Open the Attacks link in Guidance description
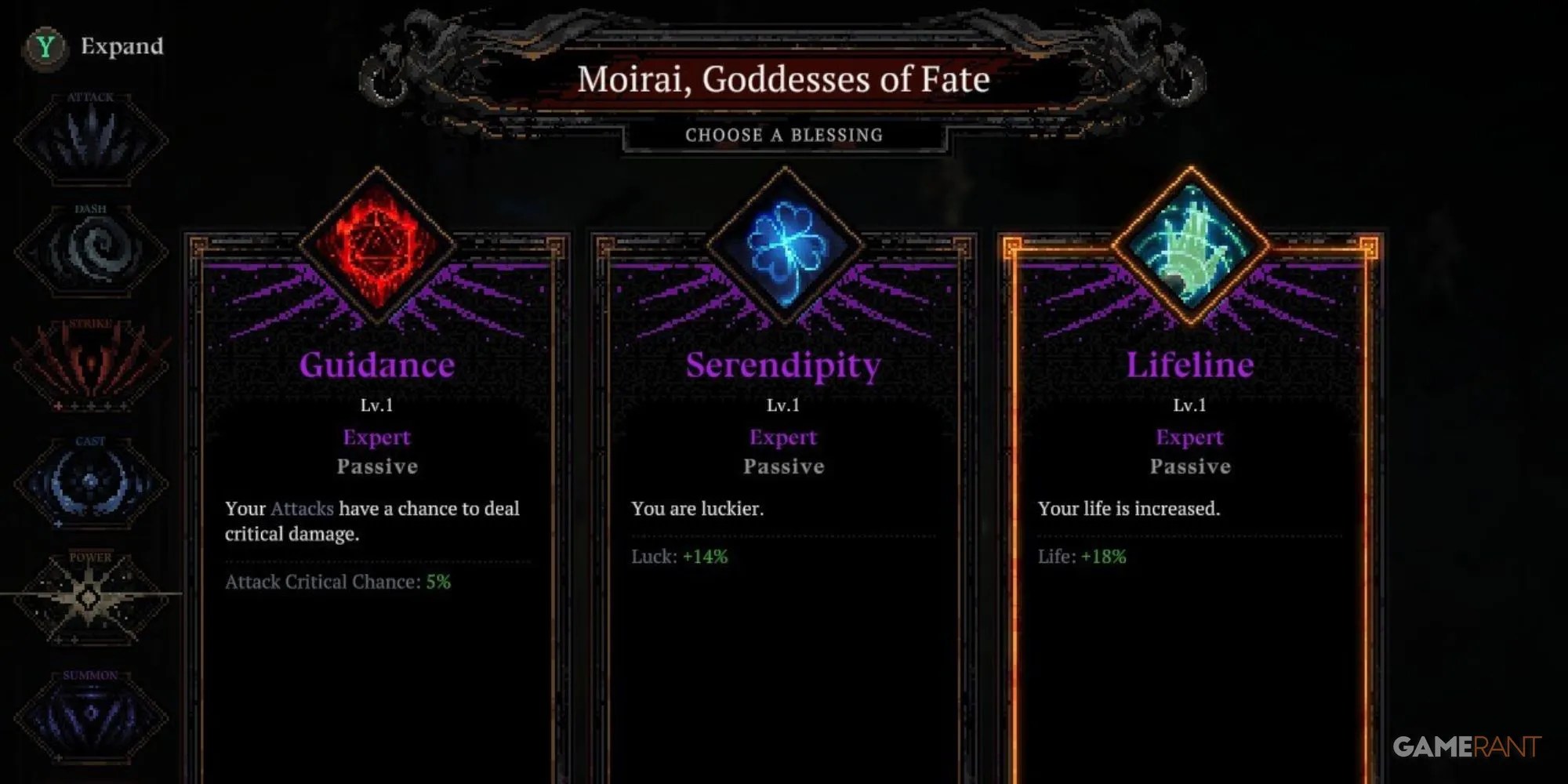This screenshot has height=784, width=1568. click(302, 509)
